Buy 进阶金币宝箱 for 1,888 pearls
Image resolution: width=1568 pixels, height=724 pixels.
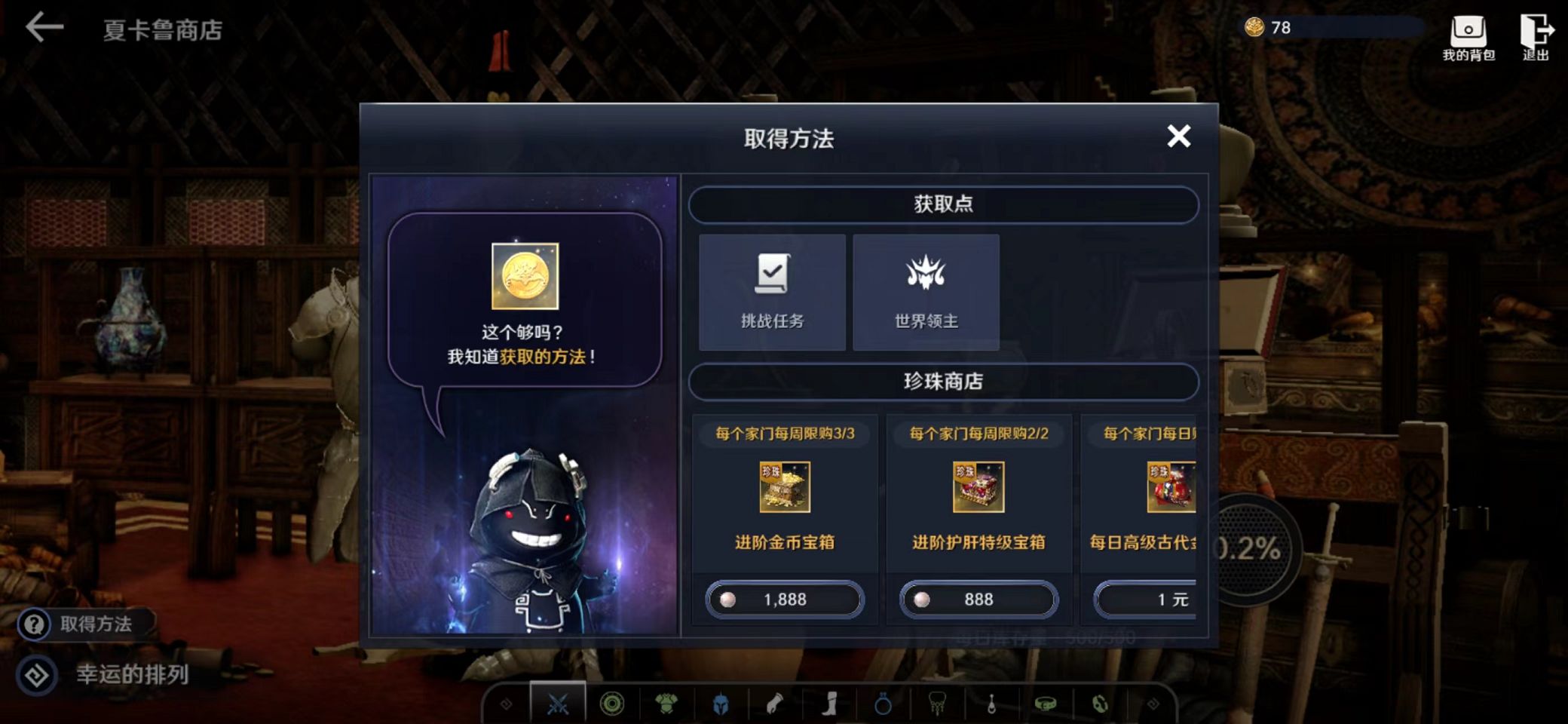pyautogui.click(x=784, y=599)
